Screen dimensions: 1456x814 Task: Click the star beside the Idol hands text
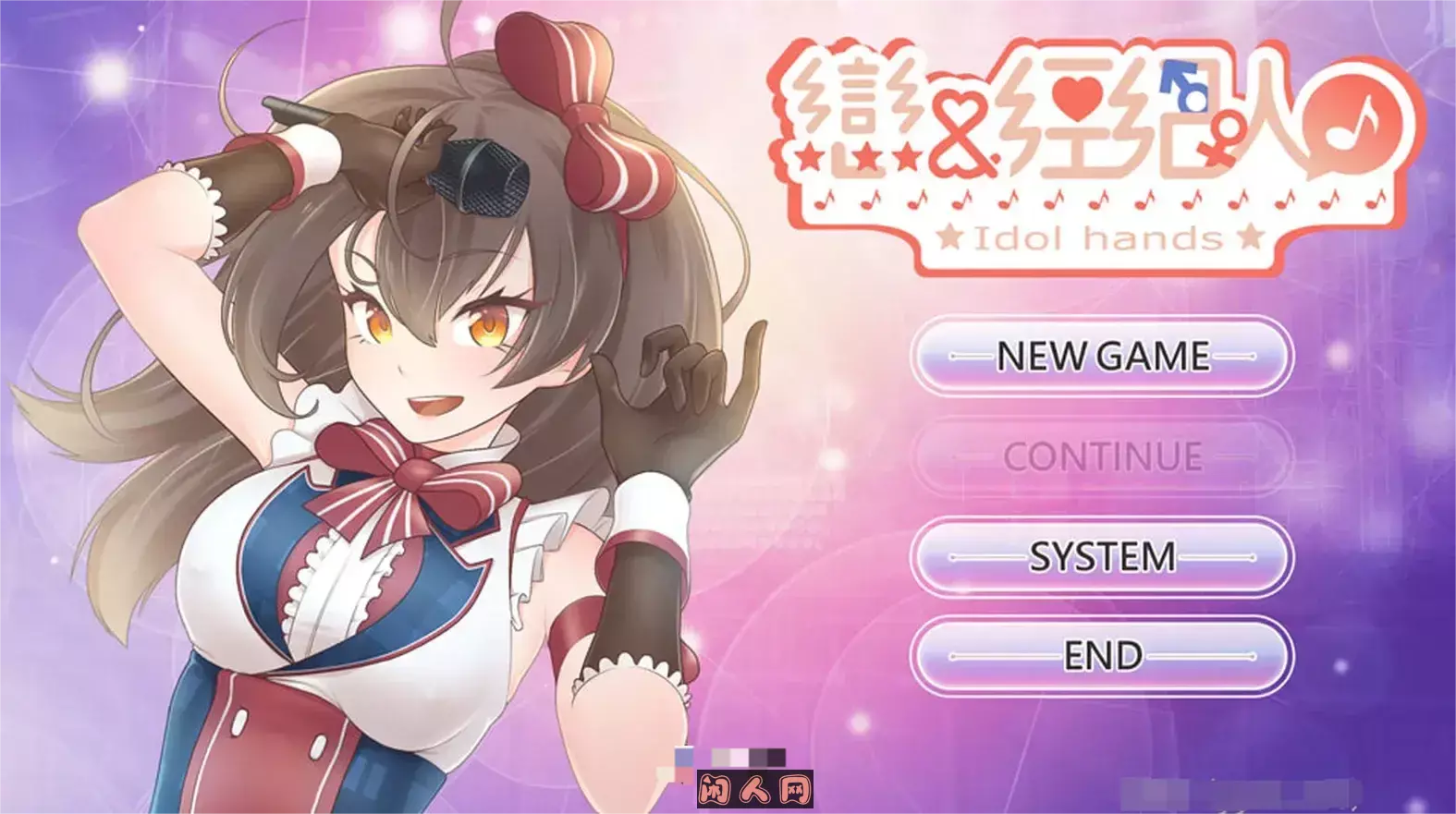coord(948,238)
